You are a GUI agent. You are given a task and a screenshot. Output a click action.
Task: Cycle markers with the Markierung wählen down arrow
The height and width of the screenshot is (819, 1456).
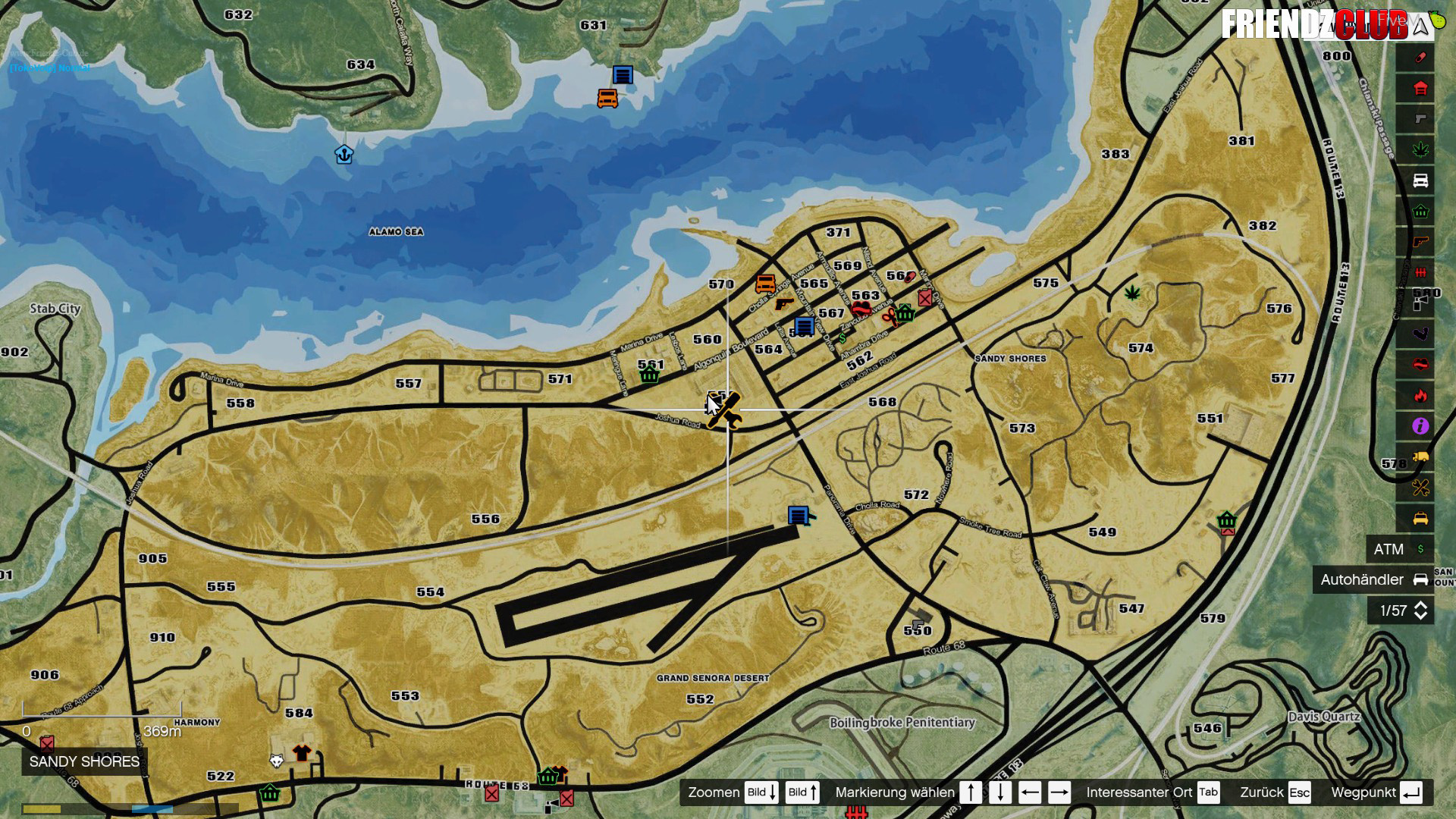[1000, 792]
